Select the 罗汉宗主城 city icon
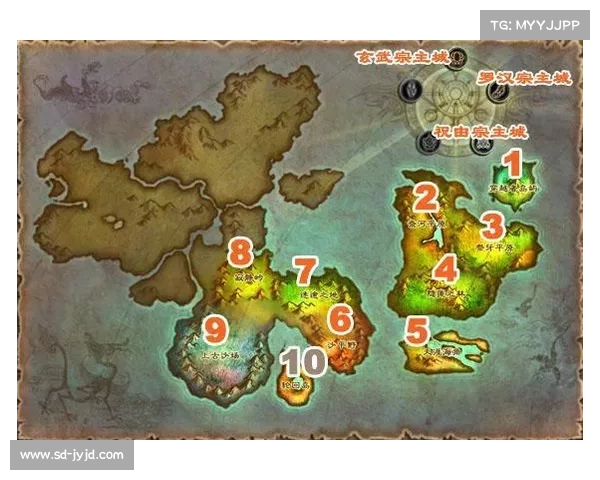The image size is (600, 480). (x=497, y=91)
